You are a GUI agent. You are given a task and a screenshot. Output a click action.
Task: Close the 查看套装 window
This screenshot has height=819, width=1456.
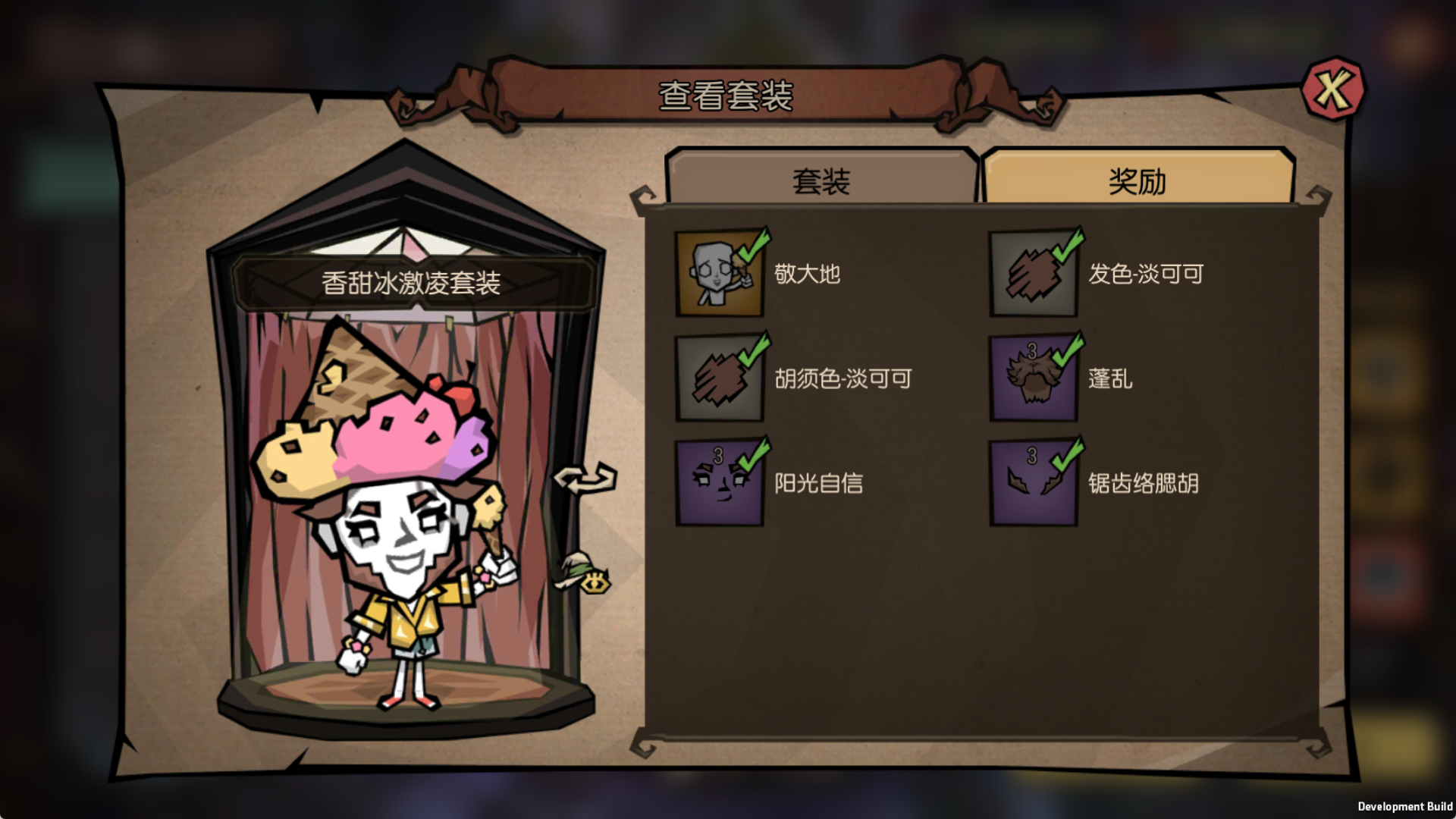[x=1332, y=89]
